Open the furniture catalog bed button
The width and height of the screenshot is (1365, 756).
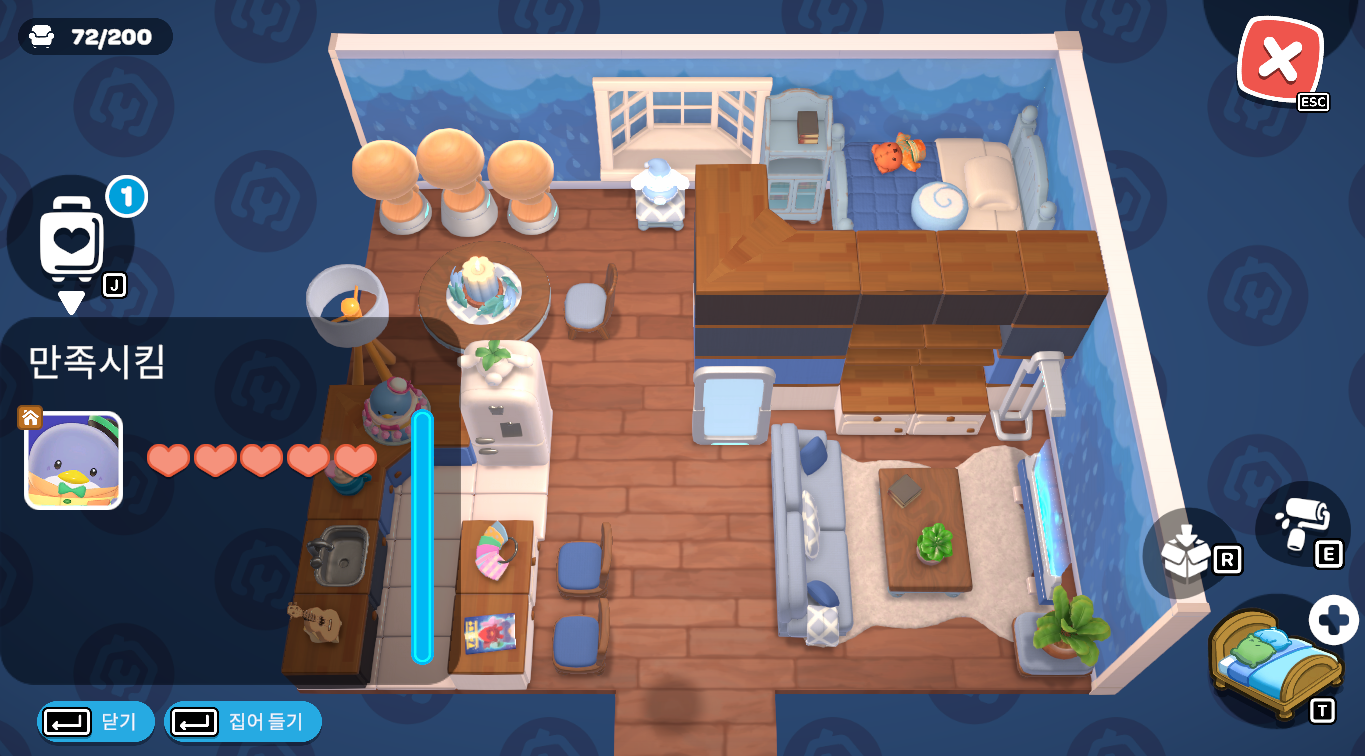(1275, 662)
